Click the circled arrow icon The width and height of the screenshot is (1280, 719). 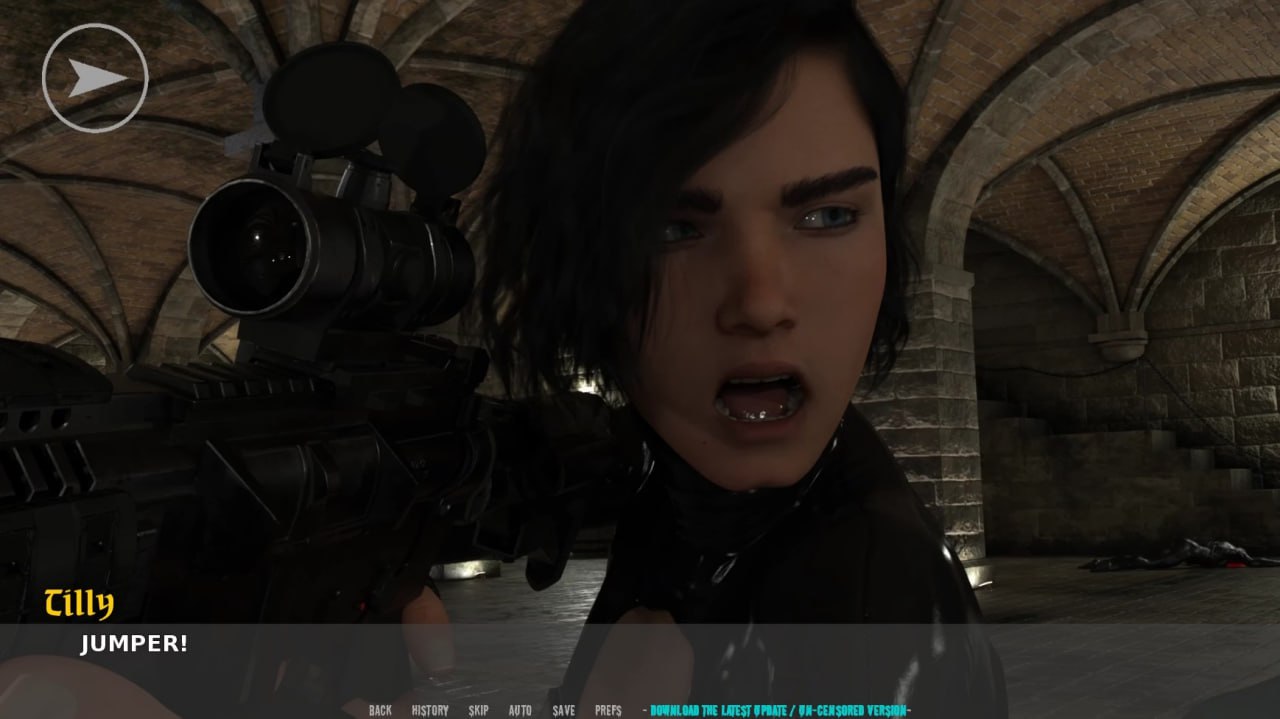tap(95, 78)
